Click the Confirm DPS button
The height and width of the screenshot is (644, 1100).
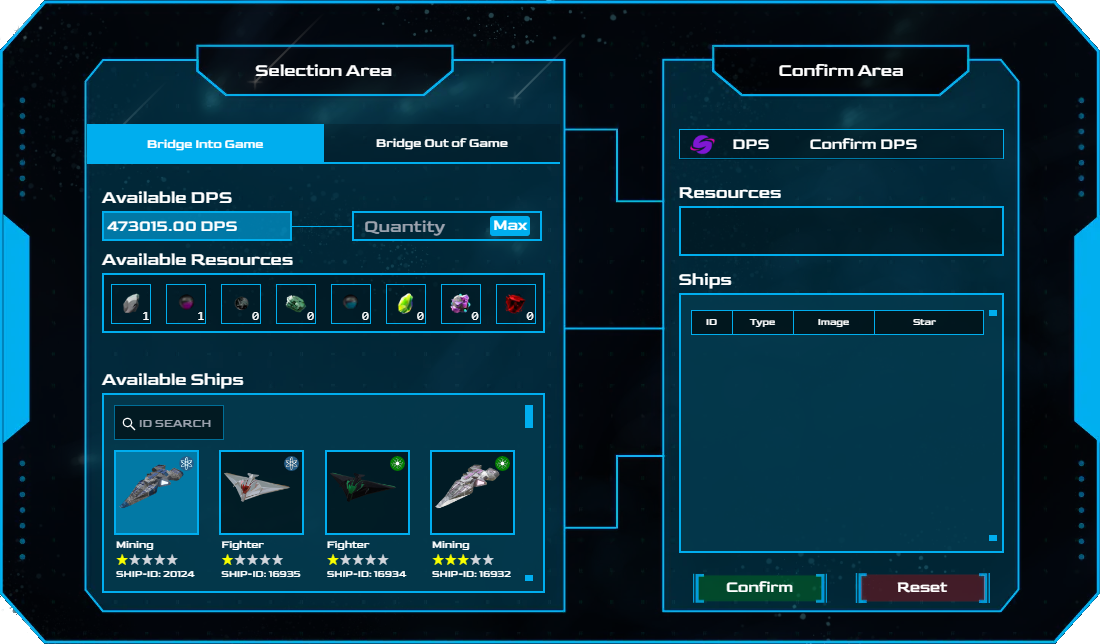[x=863, y=144]
